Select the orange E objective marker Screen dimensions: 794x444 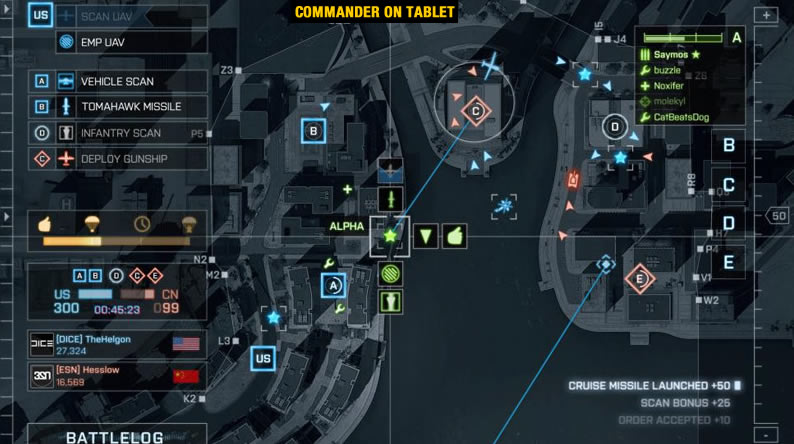(639, 278)
